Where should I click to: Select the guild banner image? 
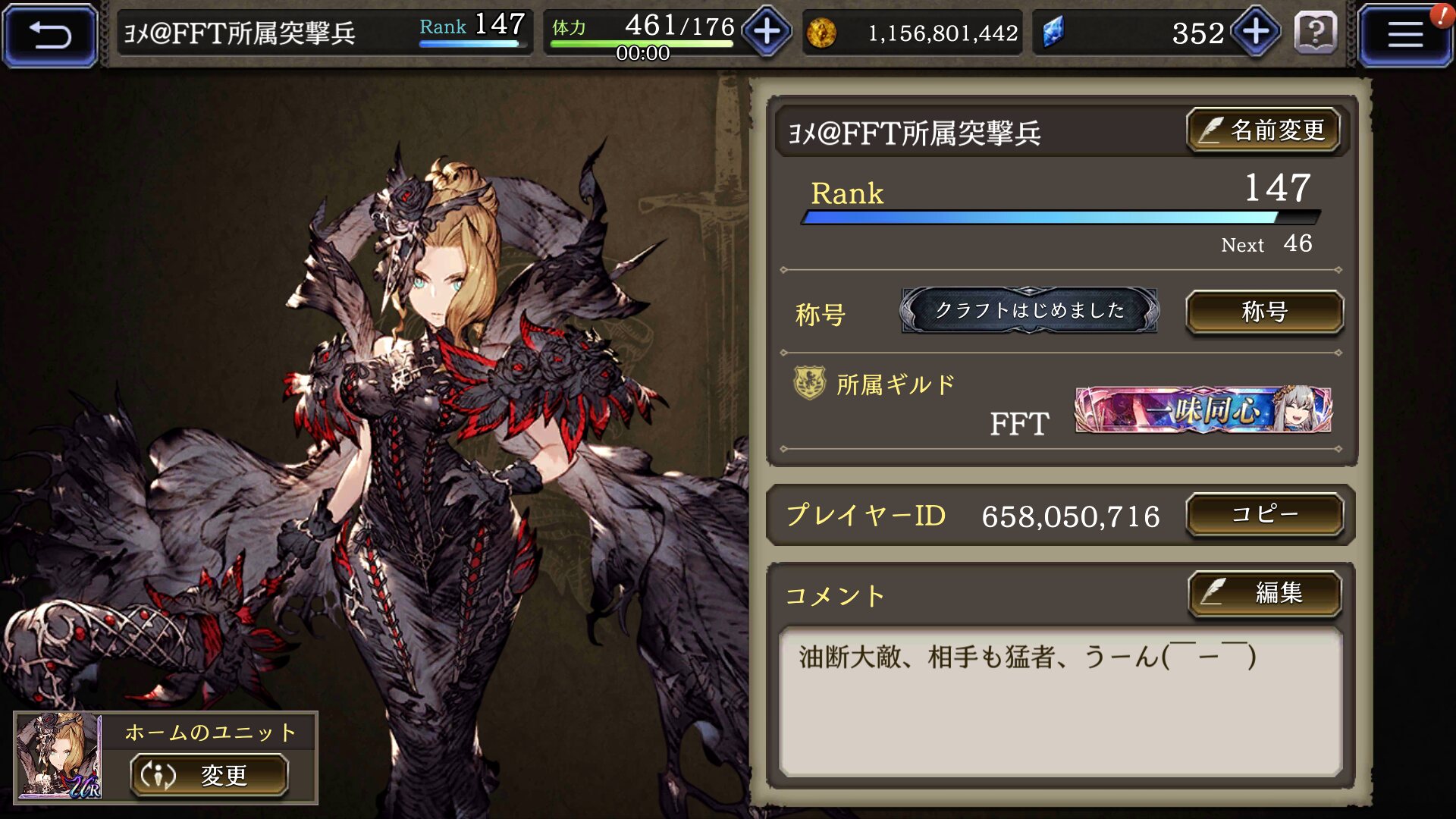click(1203, 409)
